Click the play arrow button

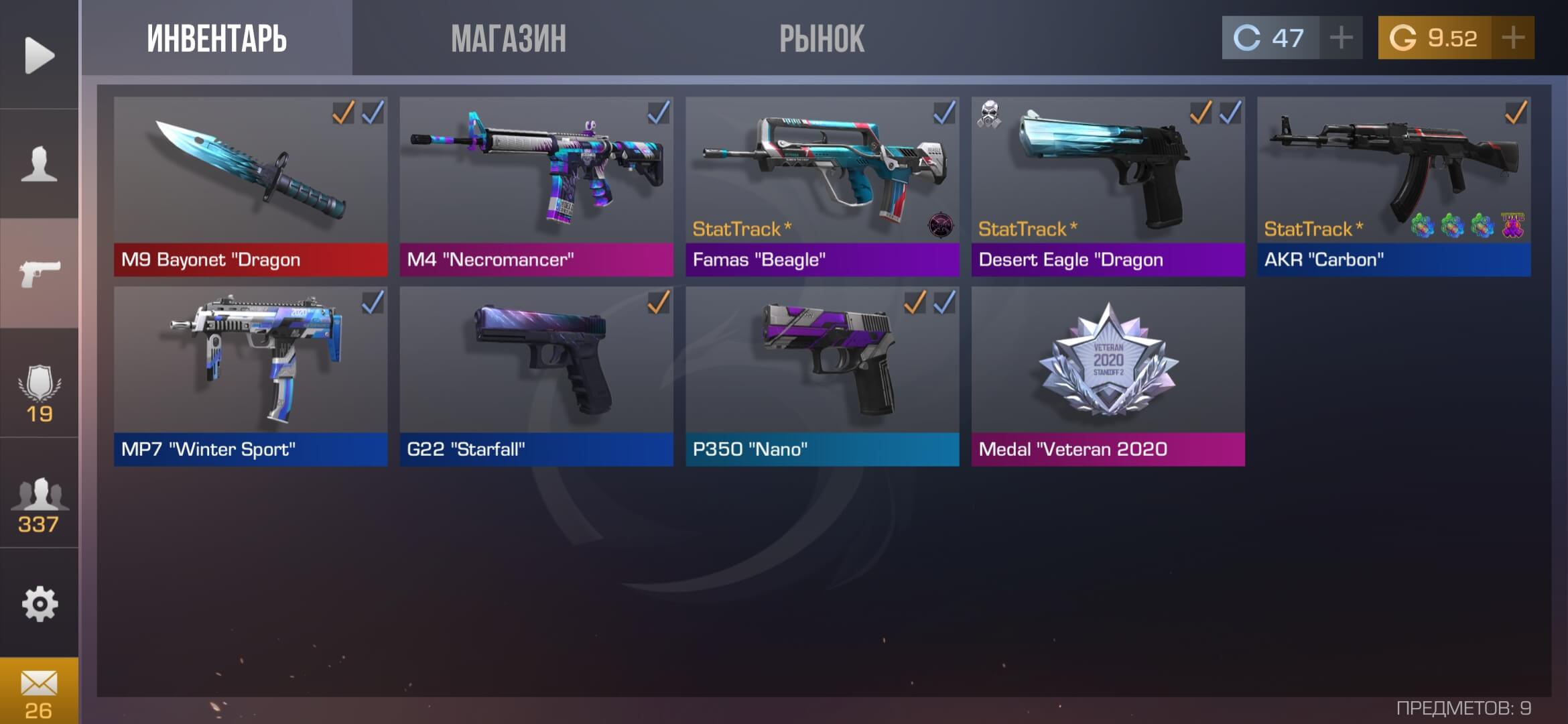(39, 55)
